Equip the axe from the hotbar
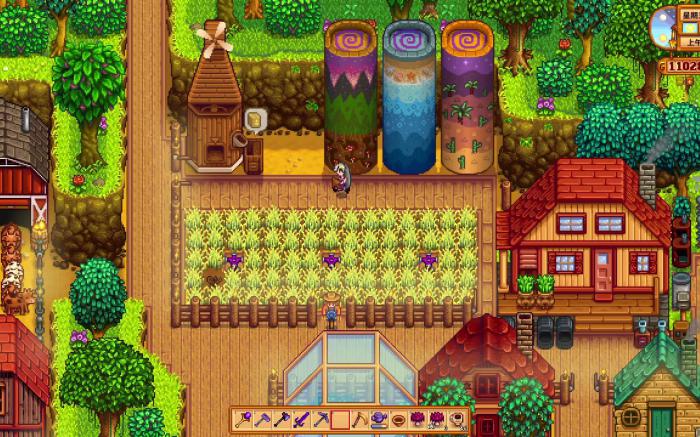The height and width of the screenshot is (437, 700). pos(281,419)
